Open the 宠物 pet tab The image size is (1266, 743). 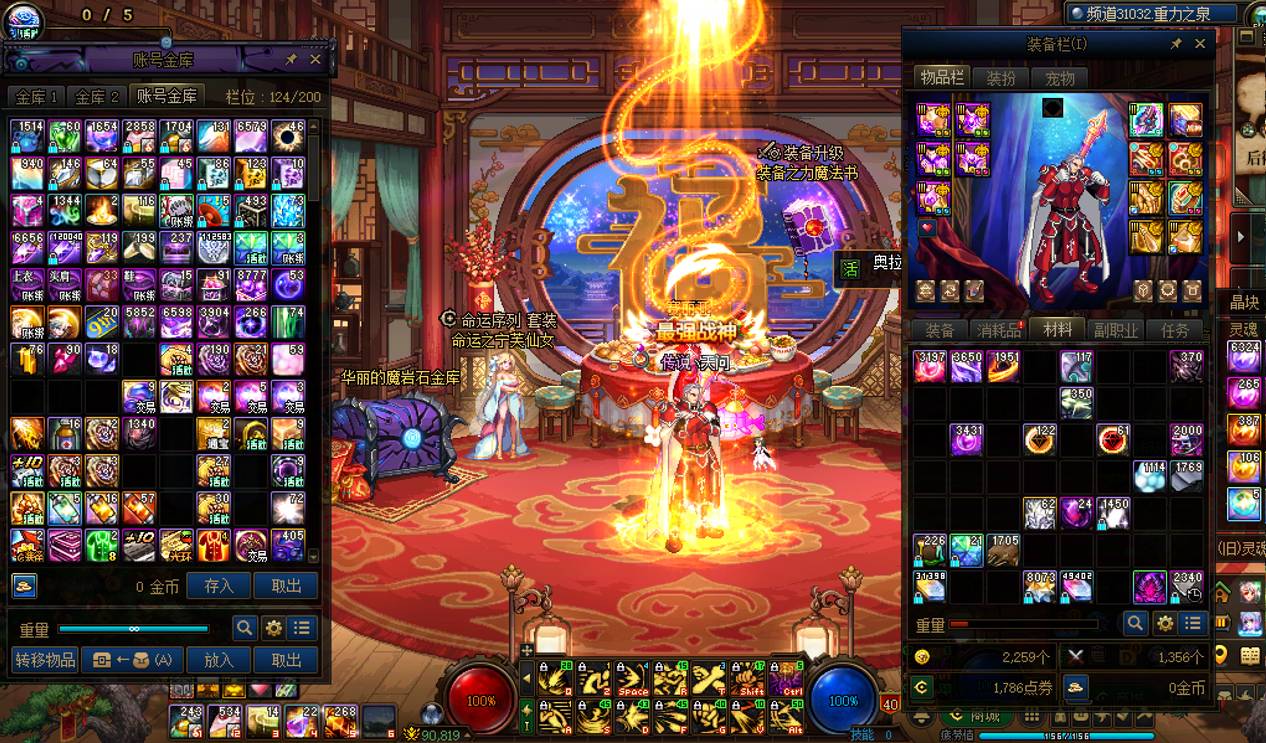coord(1059,78)
